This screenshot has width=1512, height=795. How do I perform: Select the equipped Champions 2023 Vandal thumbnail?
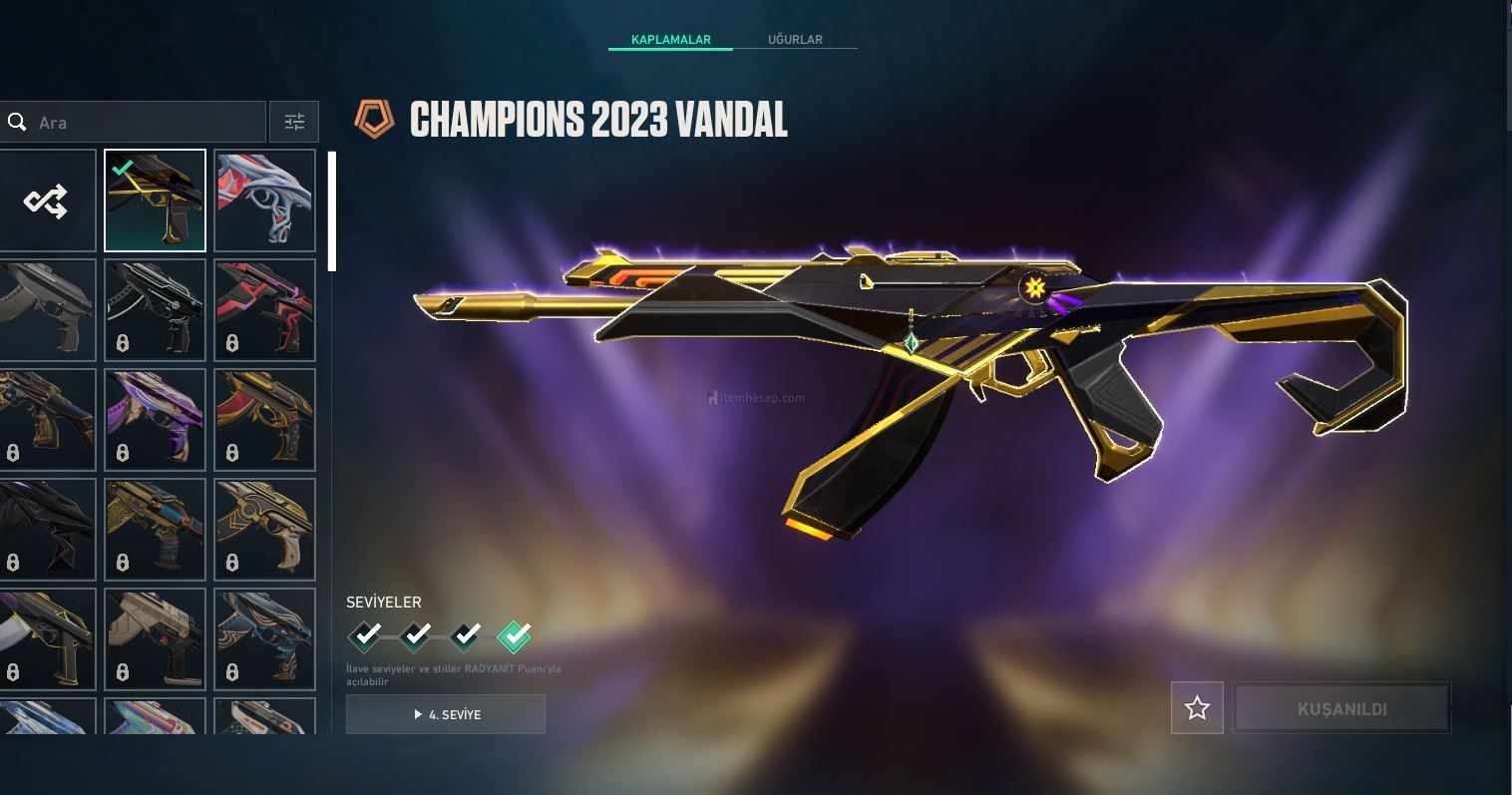155,200
